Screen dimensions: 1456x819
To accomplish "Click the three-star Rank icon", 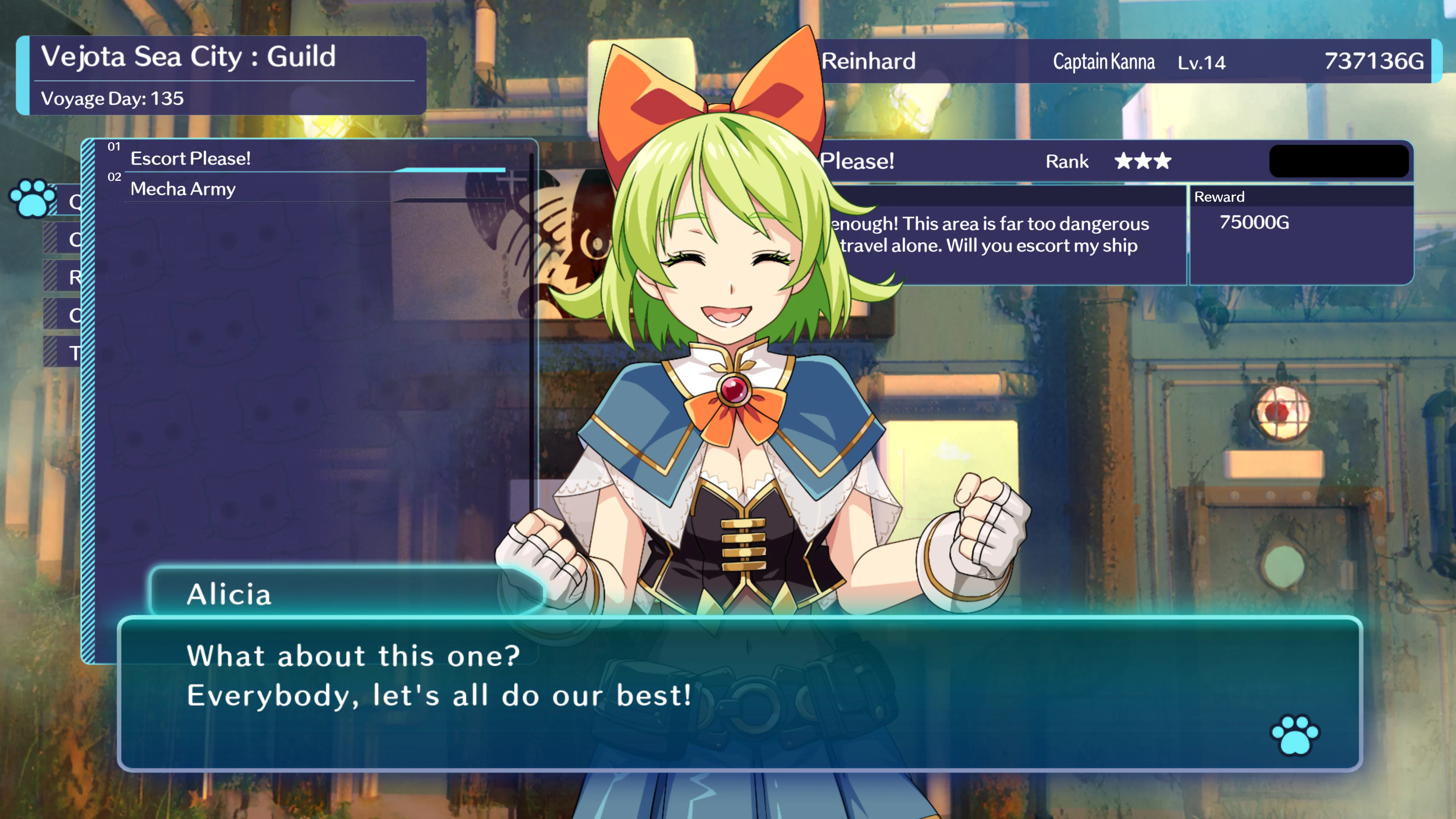I will click(x=1142, y=162).
